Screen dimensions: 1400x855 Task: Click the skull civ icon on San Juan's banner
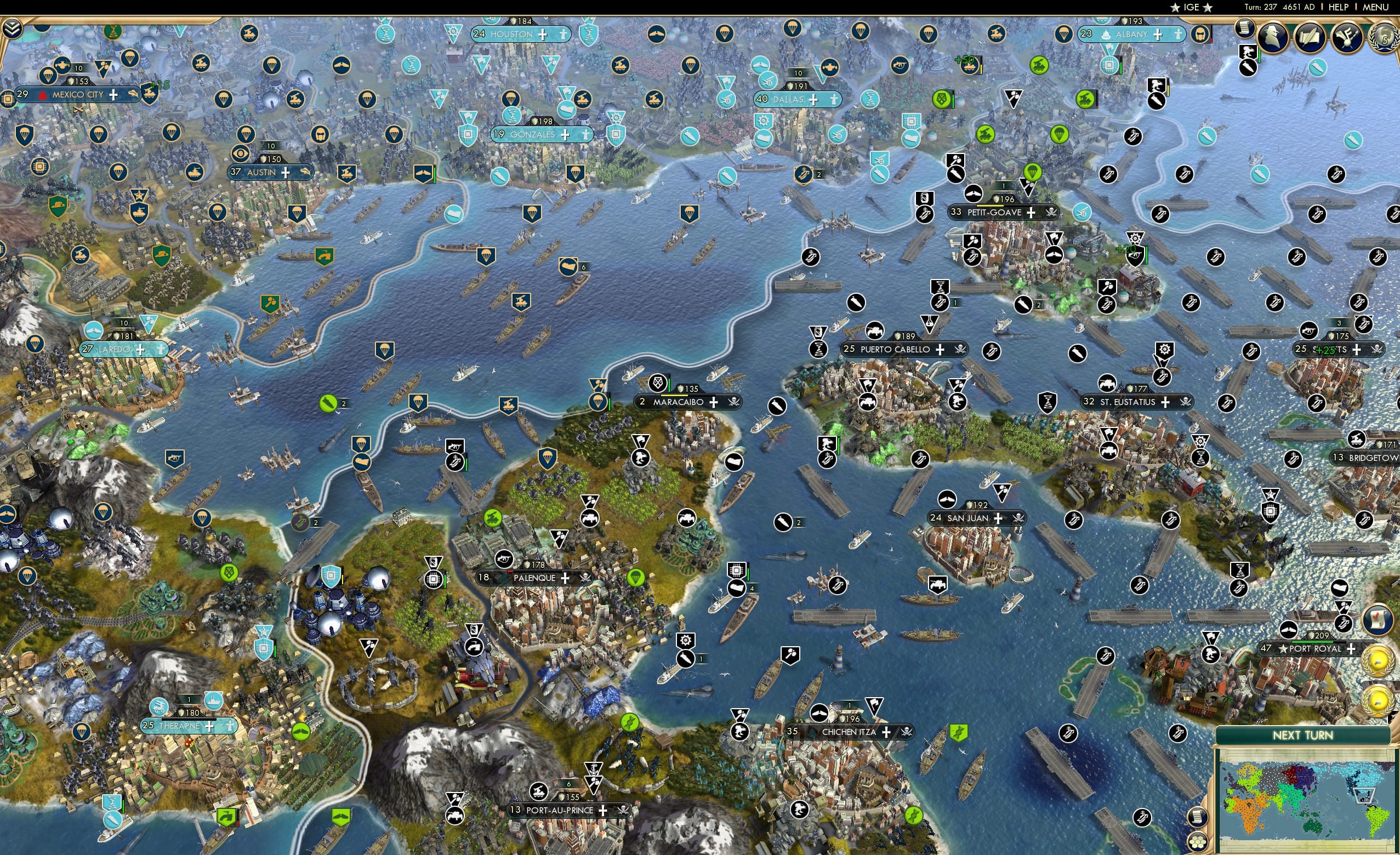click(1018, 517)
